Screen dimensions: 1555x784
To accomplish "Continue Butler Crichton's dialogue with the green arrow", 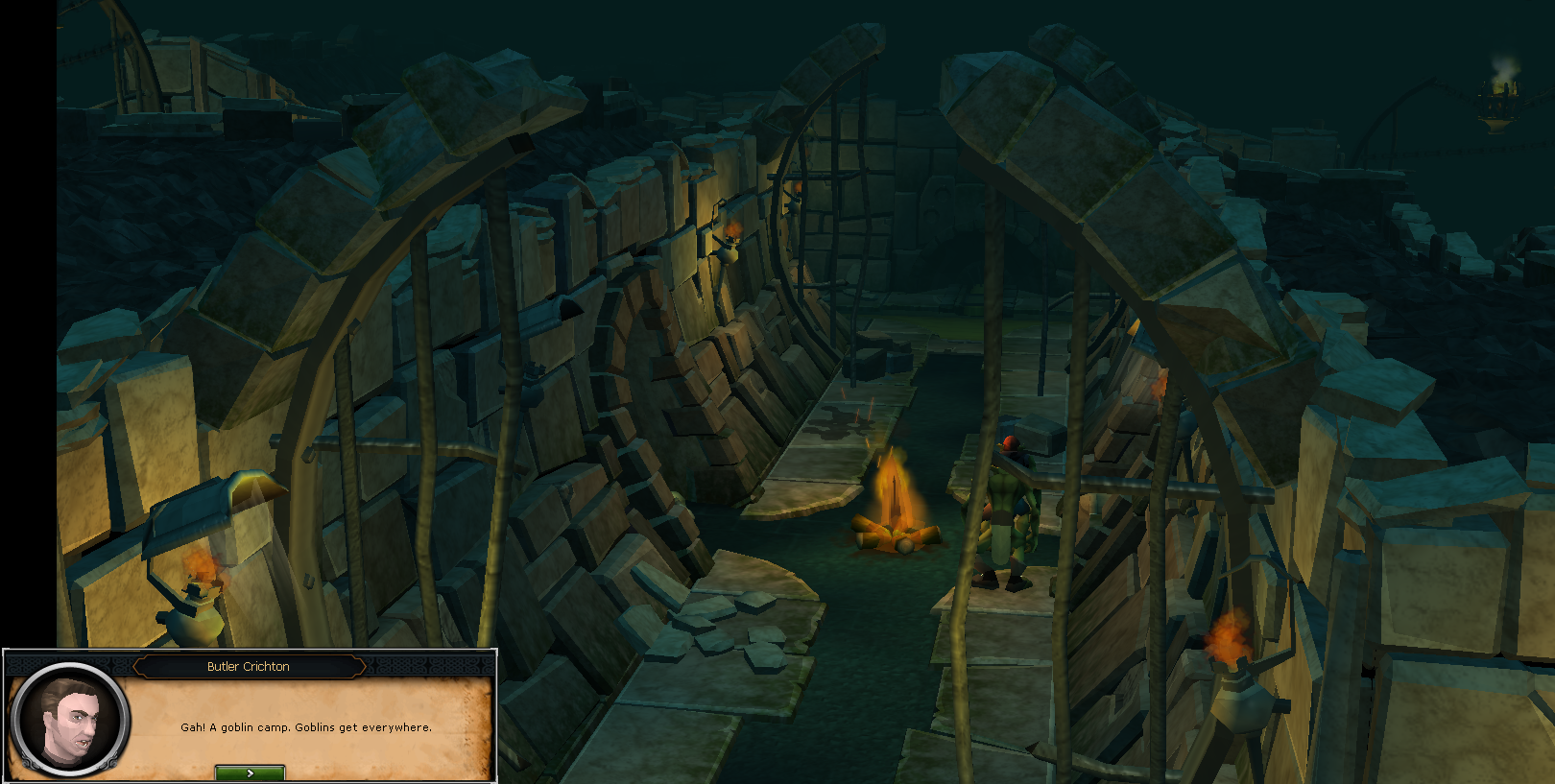I will [x=250, y=772].
